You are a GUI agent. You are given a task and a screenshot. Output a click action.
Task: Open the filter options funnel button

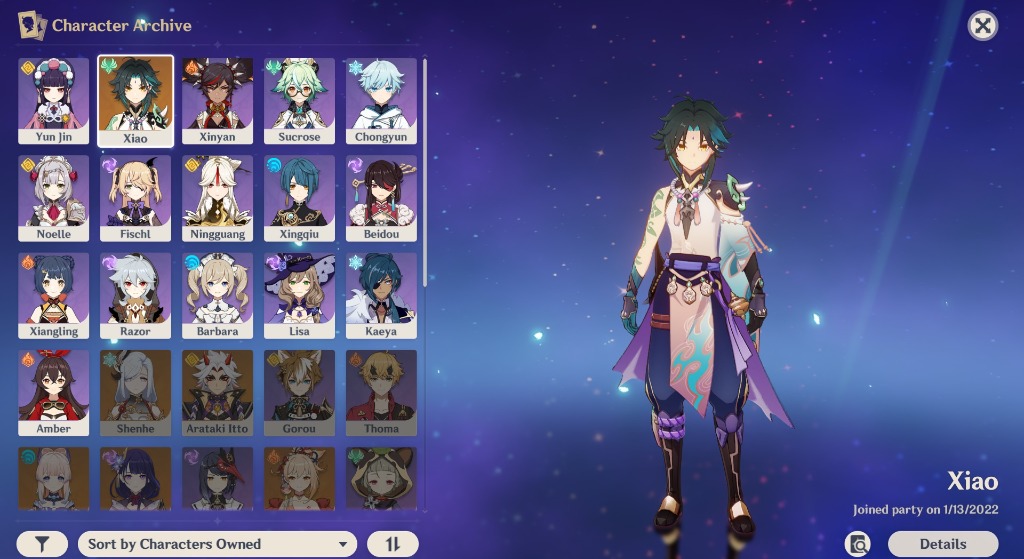point(42,544)
